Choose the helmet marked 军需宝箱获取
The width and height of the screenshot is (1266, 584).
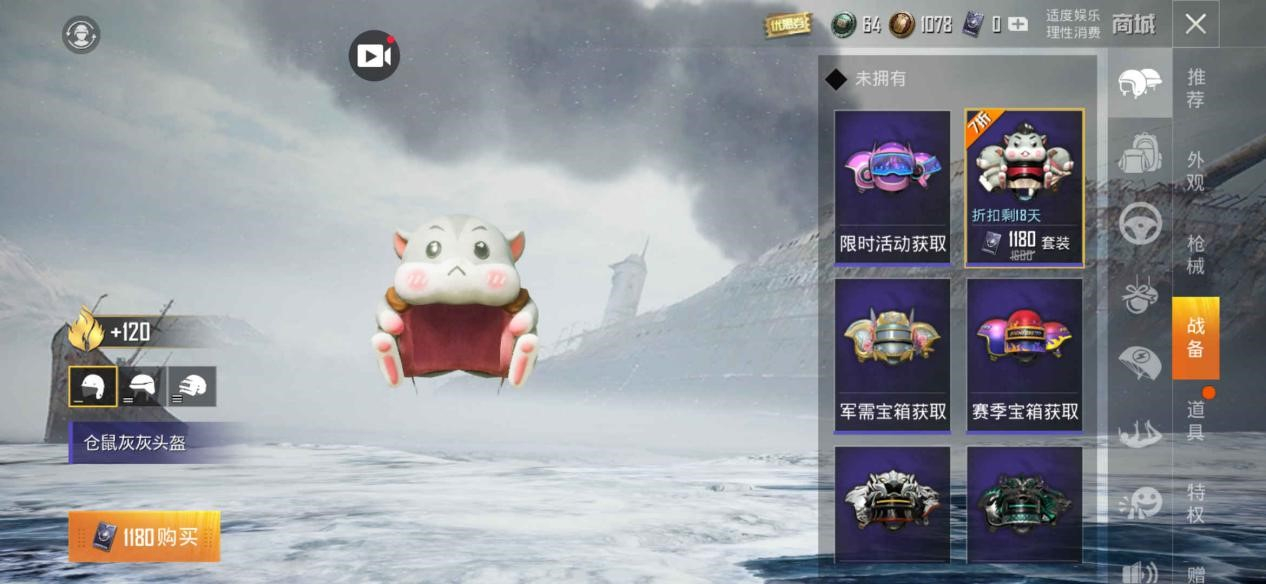click(x=892, y=355)
